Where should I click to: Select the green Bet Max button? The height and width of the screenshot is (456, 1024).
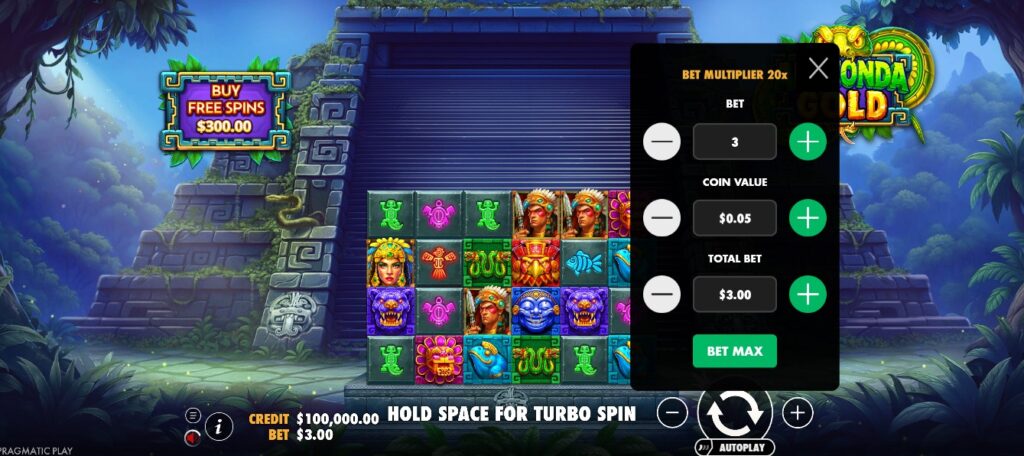pyautogui.click(x=734, y=351)
